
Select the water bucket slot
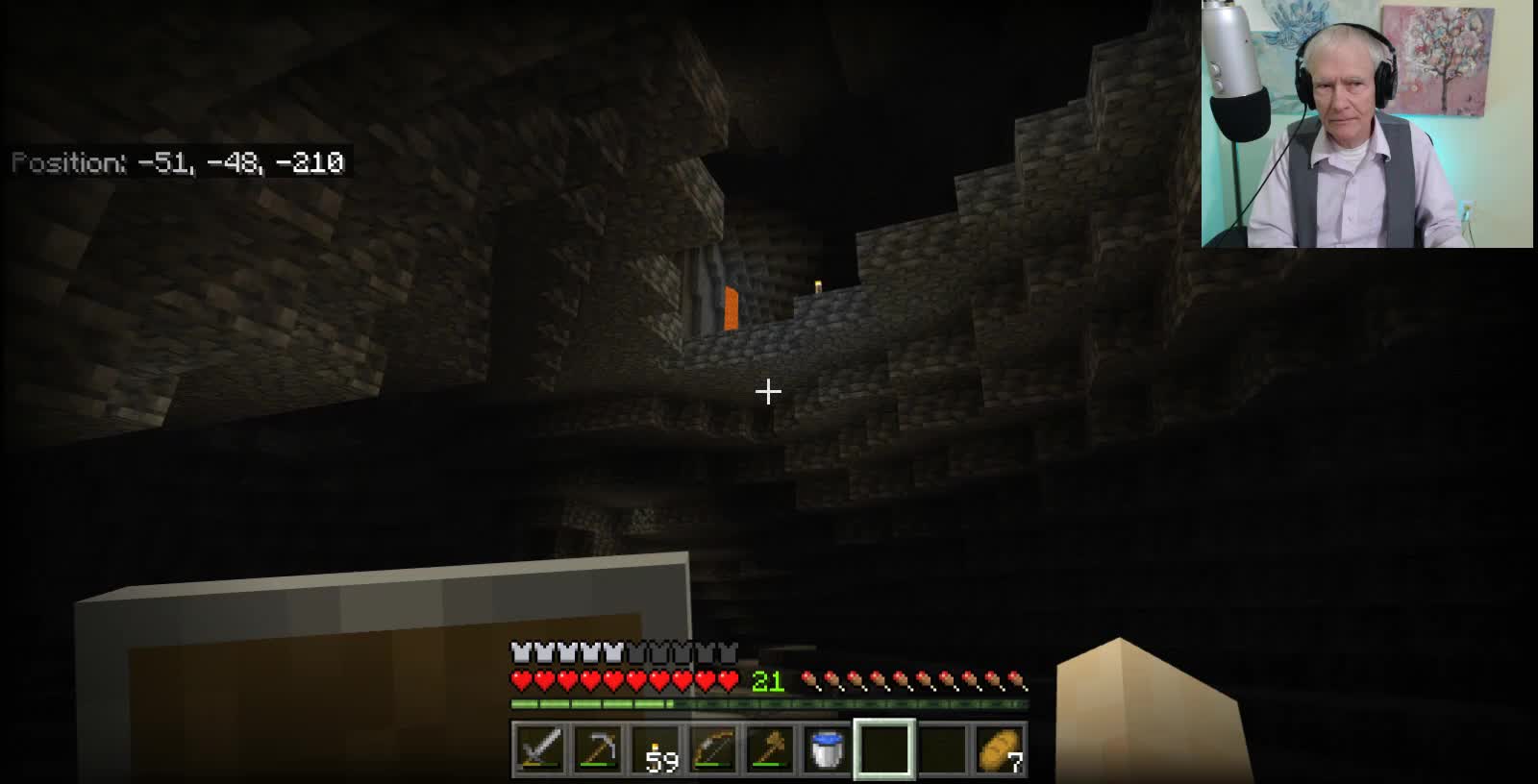pyautogui.click(x=827, y=748)
